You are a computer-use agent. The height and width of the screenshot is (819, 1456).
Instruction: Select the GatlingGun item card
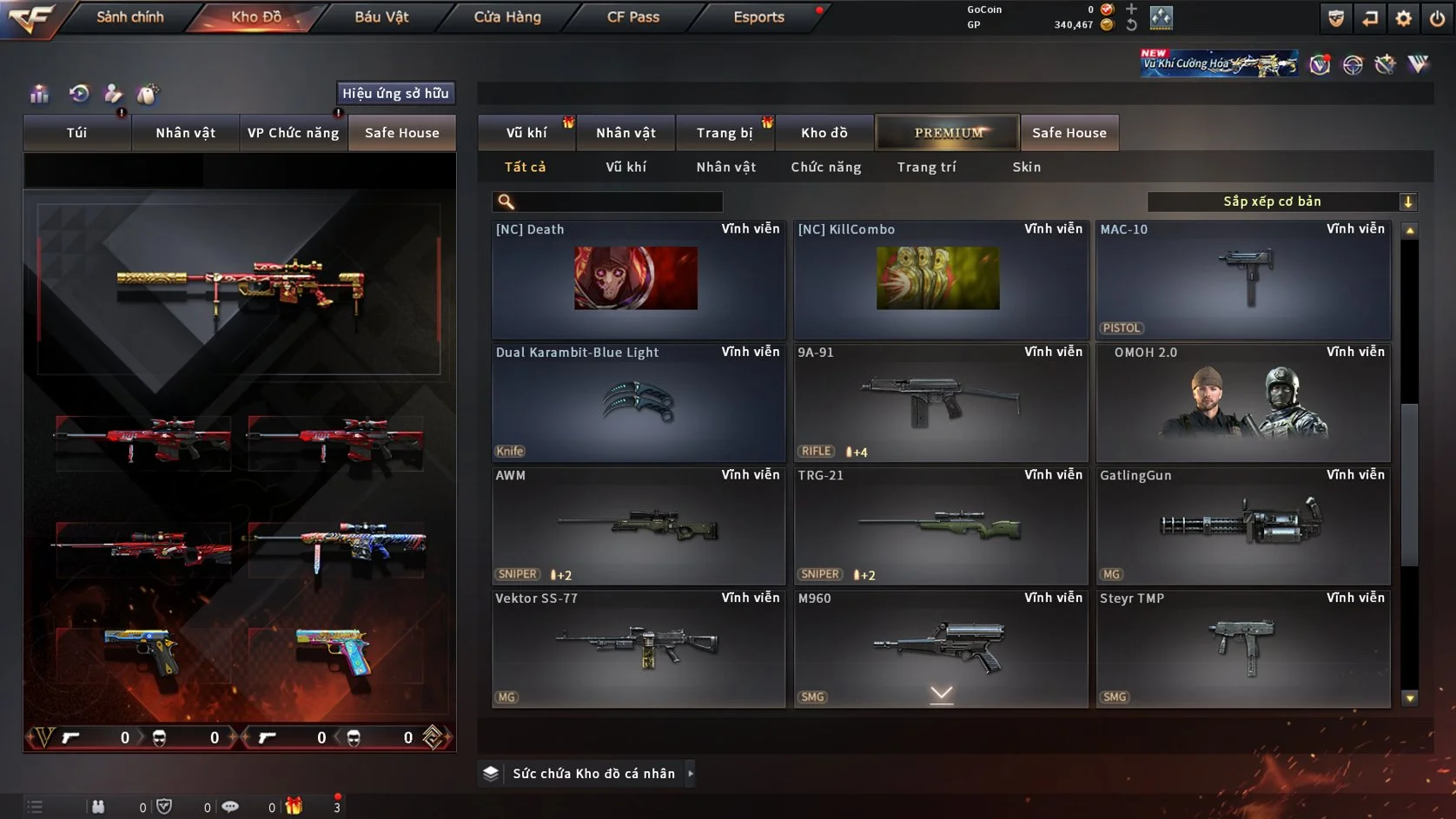tap(1243, 526)
